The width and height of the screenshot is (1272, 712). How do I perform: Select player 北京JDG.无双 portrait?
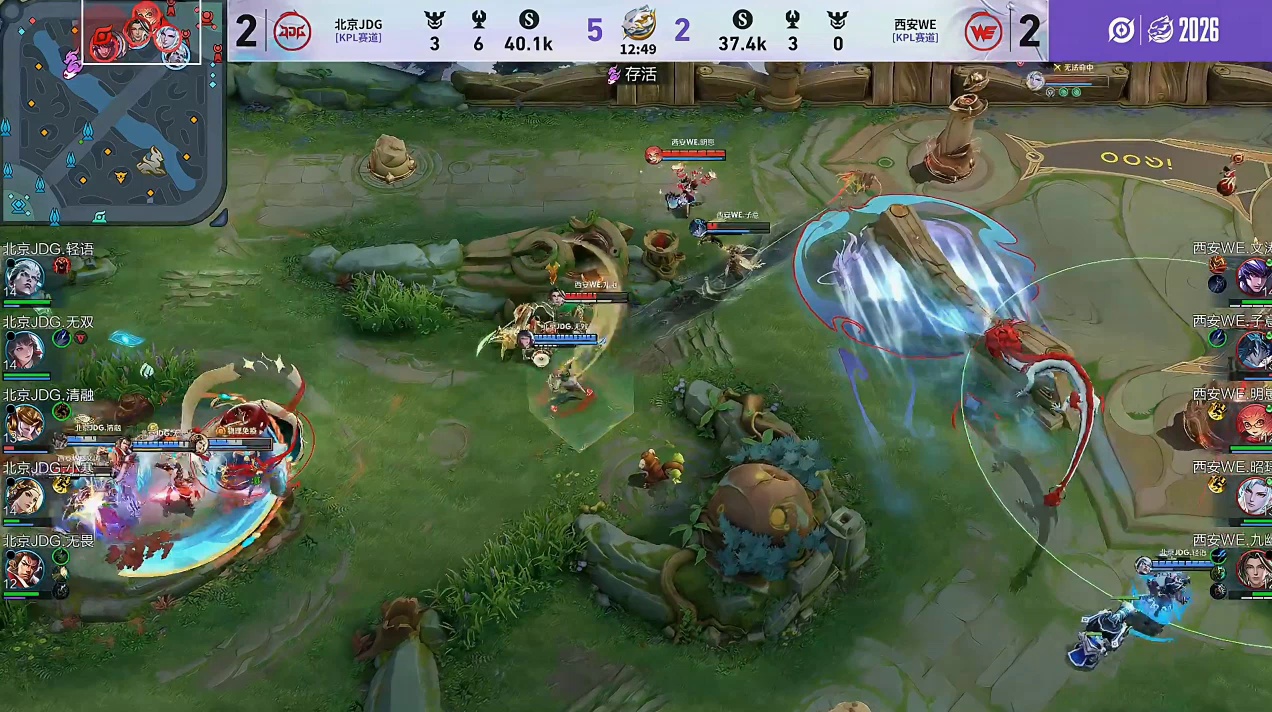click(x=24, y=351)
